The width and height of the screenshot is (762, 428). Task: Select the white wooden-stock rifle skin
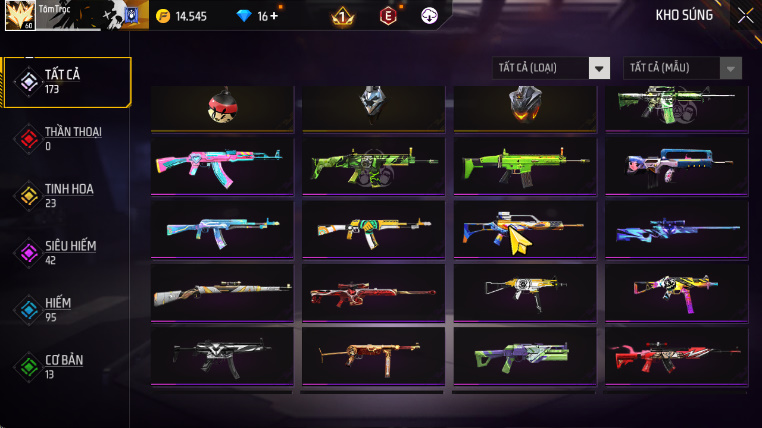[x=222, y=292]
